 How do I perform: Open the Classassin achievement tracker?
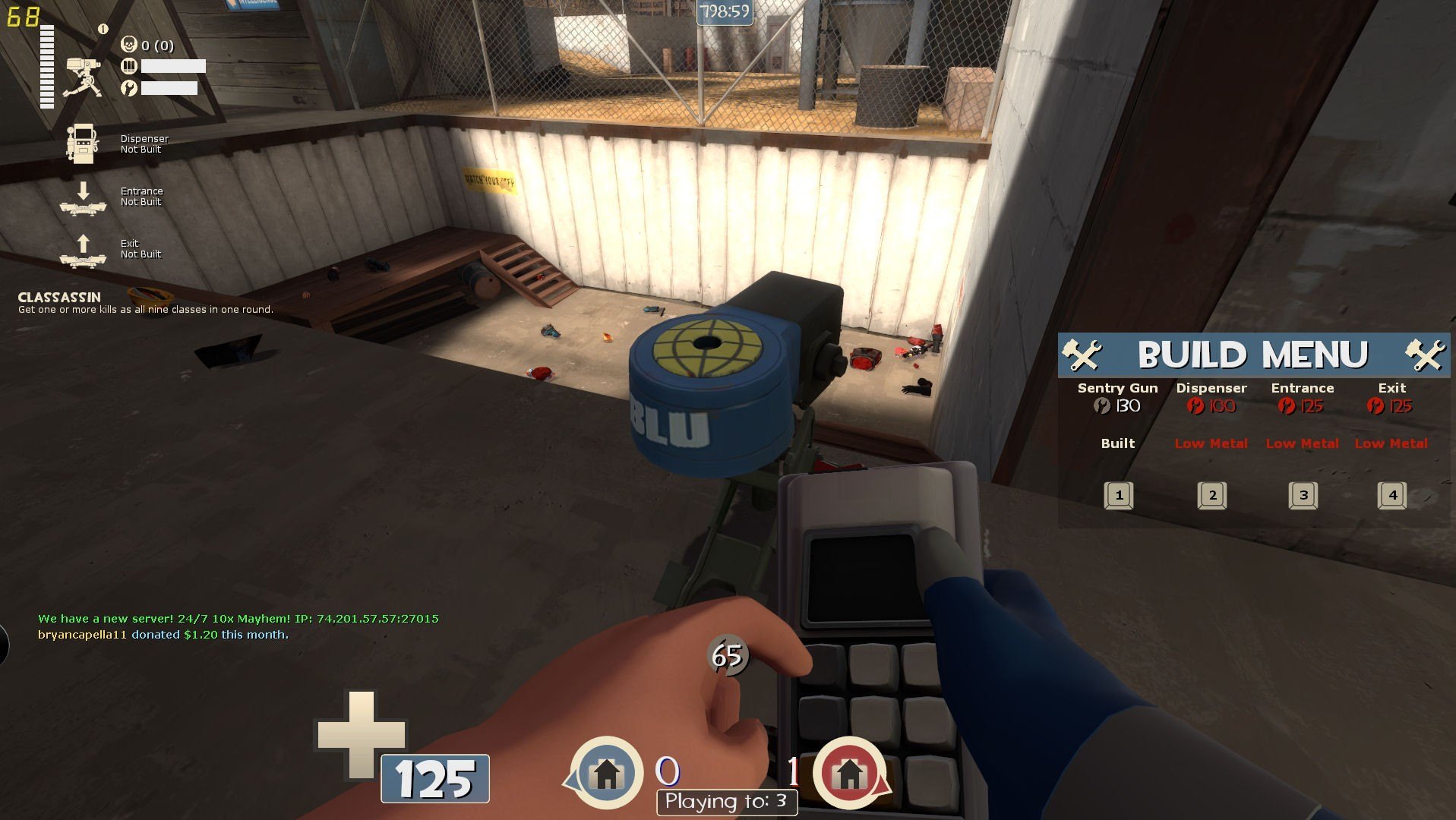coord(144,303)
